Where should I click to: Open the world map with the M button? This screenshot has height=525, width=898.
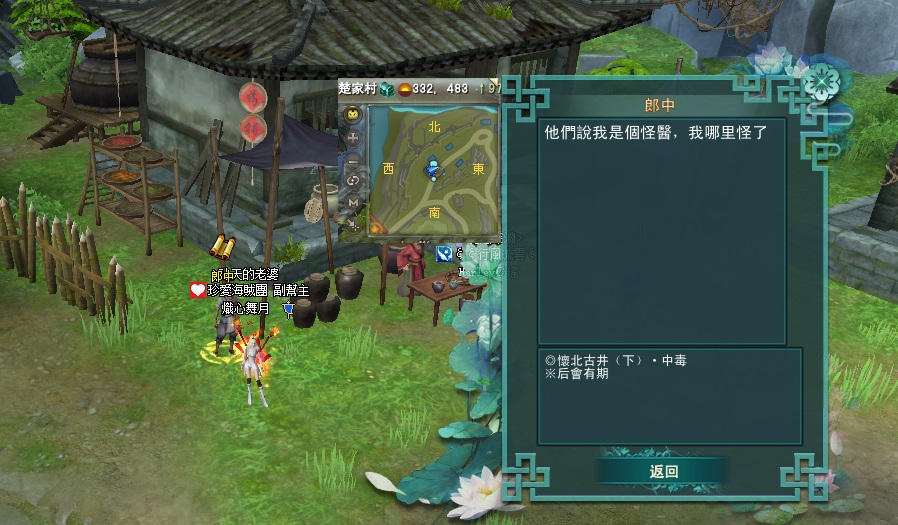pos(353,203)
